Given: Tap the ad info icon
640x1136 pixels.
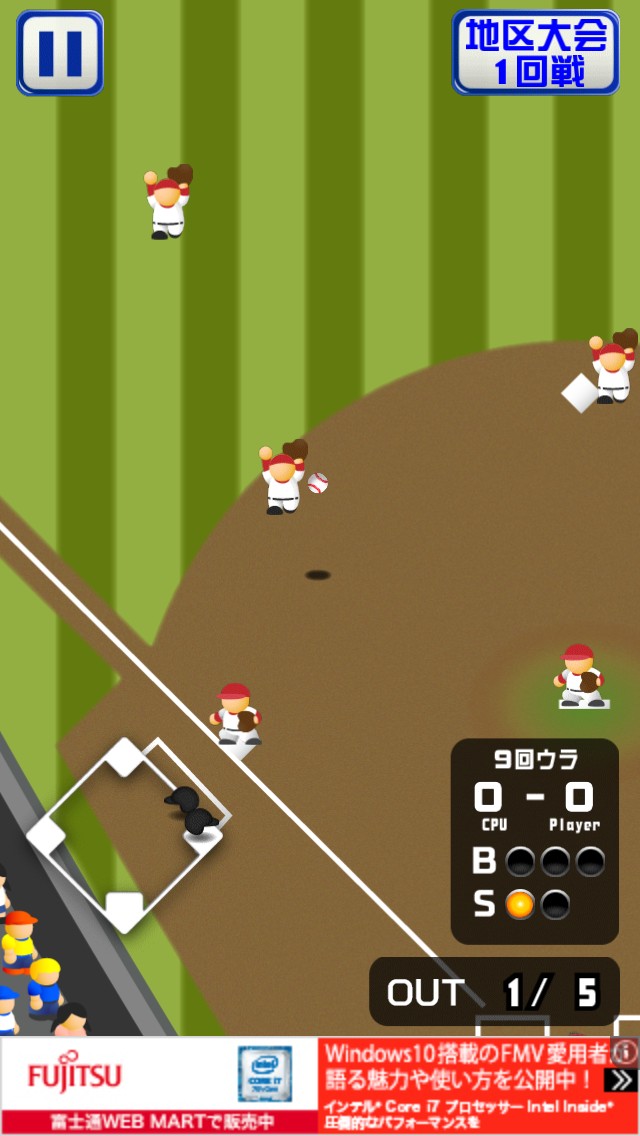Looking at the screenshot, I should (x=625, y=1051).
